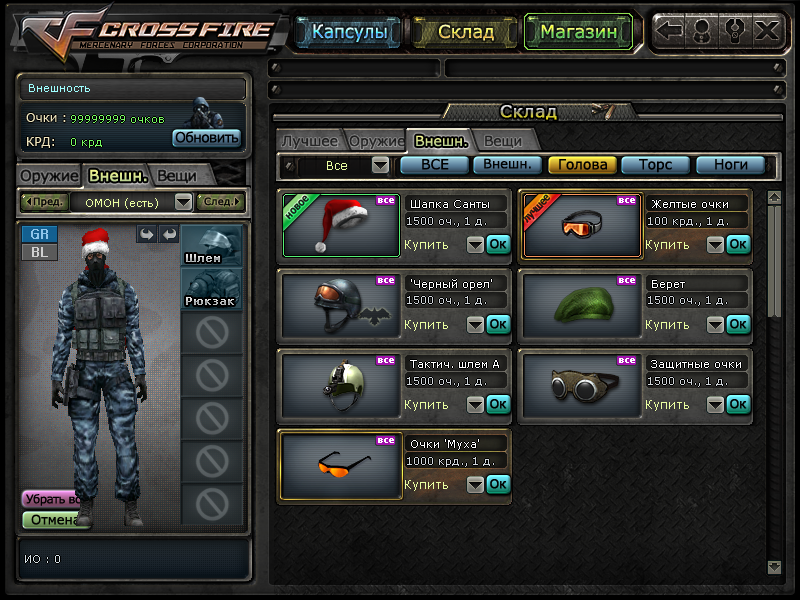Switch to the Лучшее shop tab
The image size is (800, 600).
(310, 141)
